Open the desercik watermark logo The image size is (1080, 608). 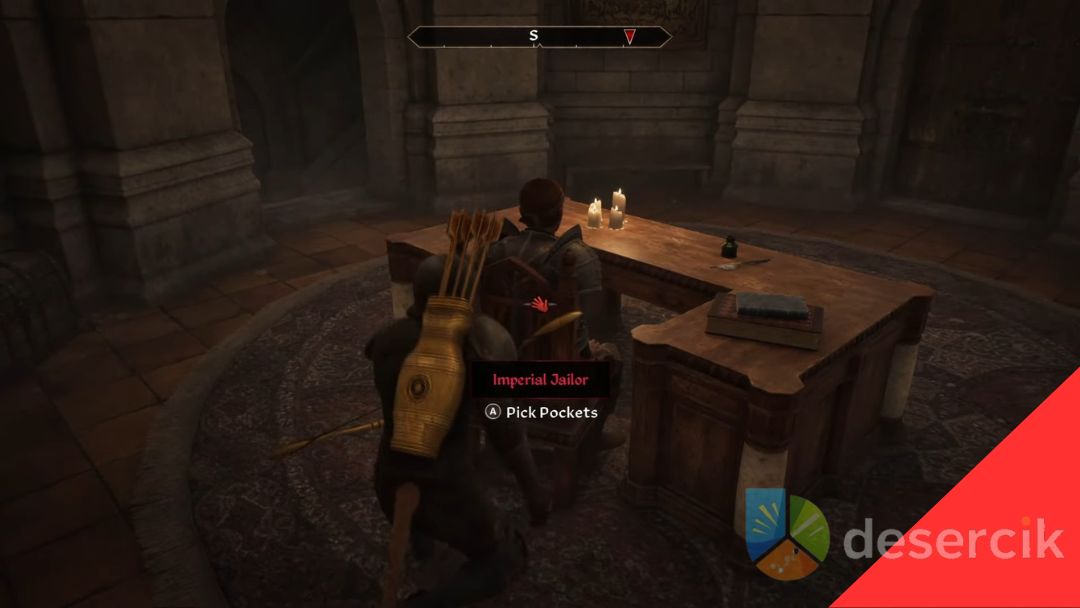pyautogui.click(x=787, y=535)
